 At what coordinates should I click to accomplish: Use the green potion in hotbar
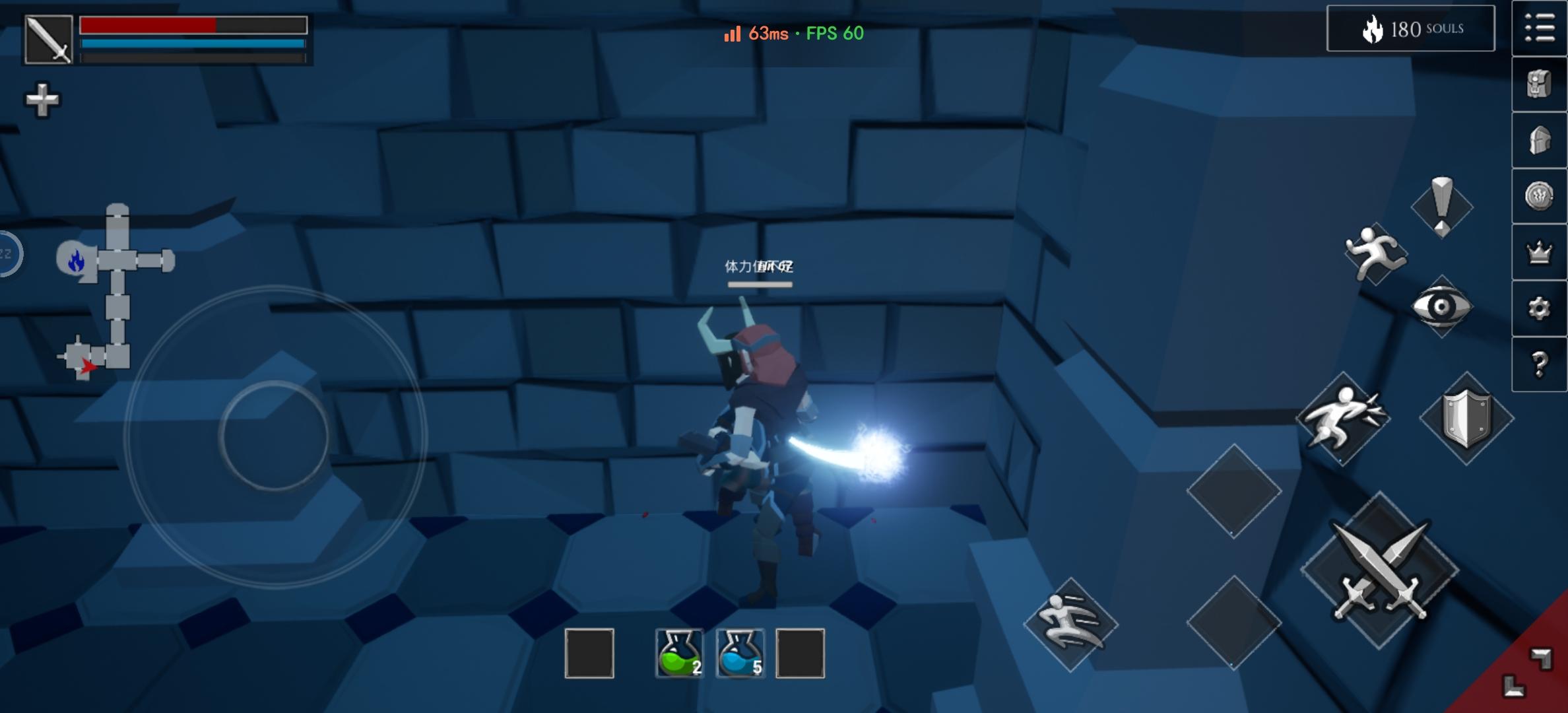(679, 653)
